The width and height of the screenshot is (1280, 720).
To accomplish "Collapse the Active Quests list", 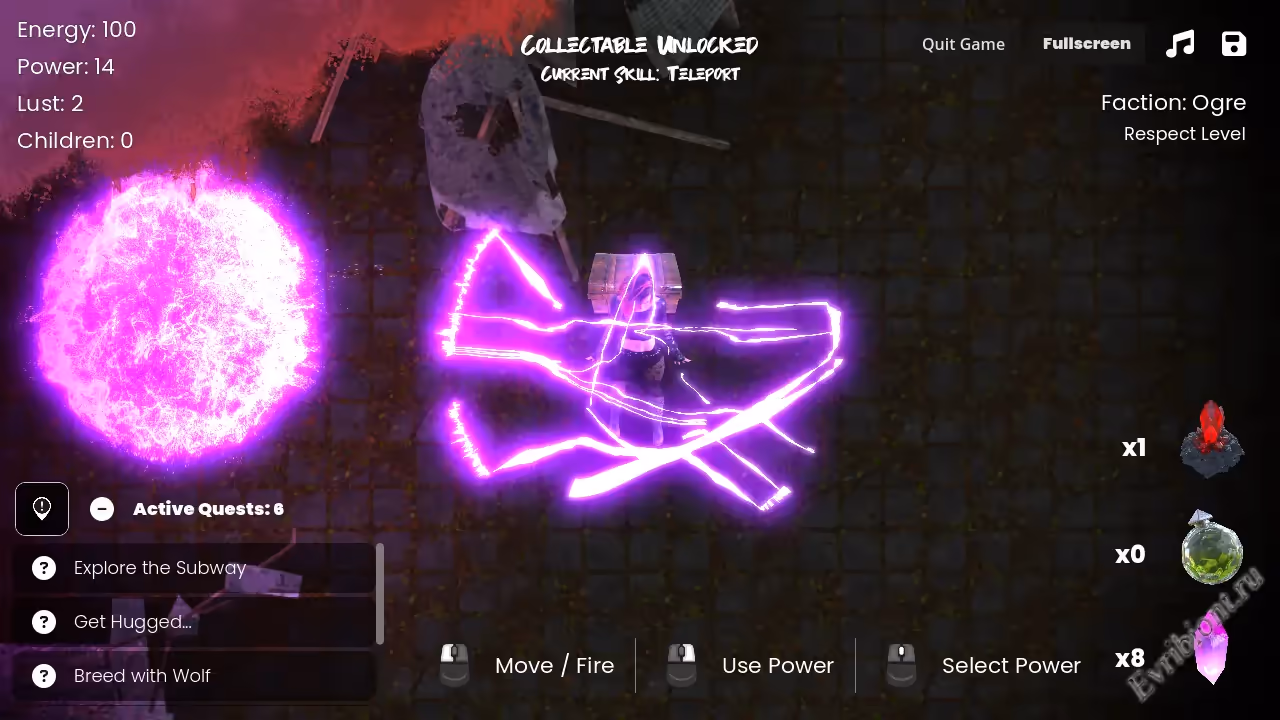I will click(102, 509).
